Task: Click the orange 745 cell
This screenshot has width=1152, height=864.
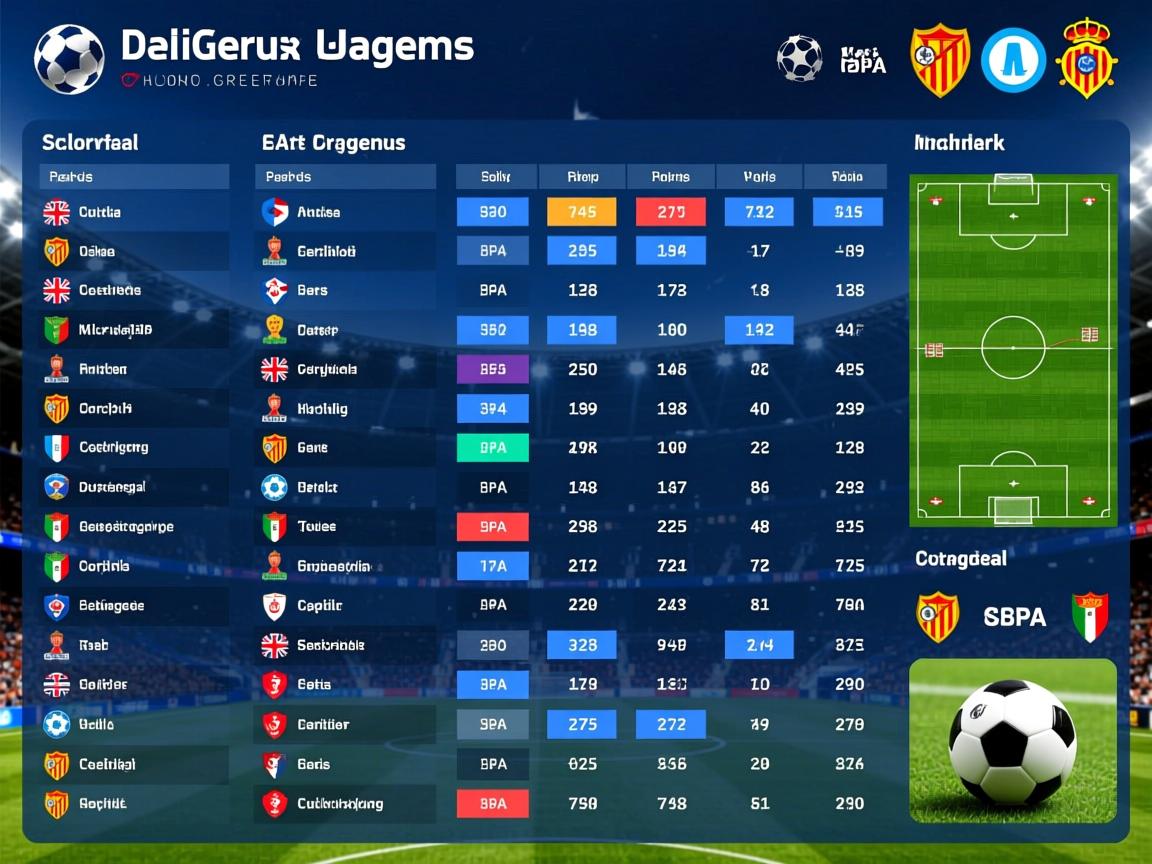Action: (582, 212)
